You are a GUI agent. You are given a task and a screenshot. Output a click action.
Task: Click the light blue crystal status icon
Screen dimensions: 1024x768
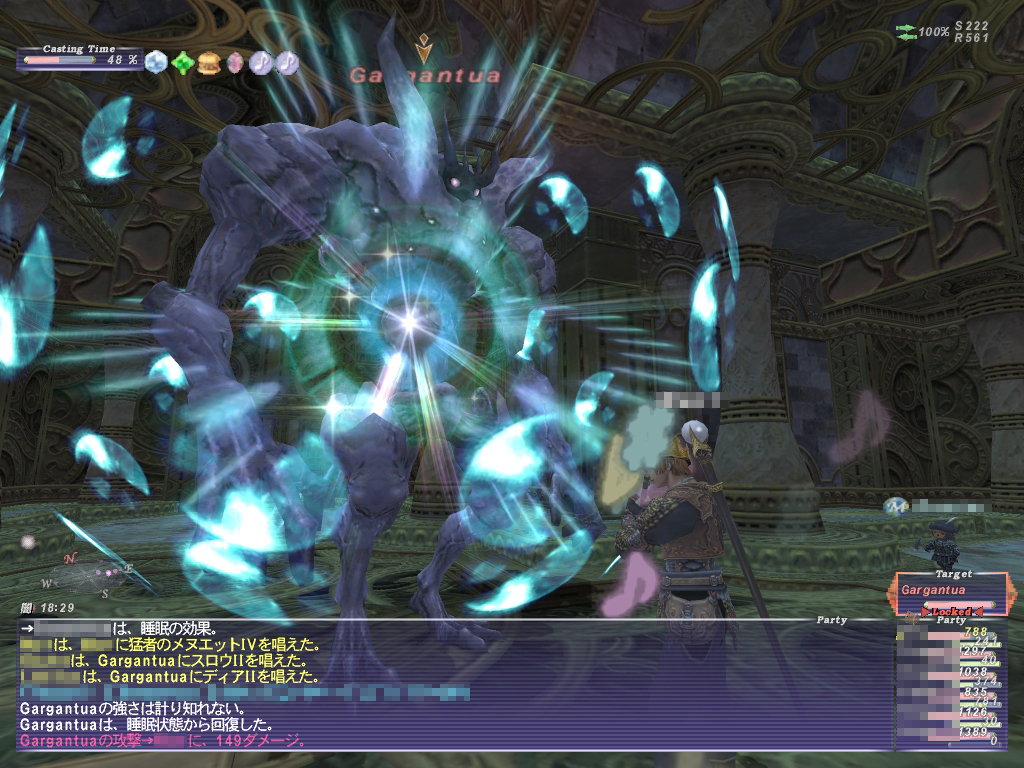tap(155, 62)
